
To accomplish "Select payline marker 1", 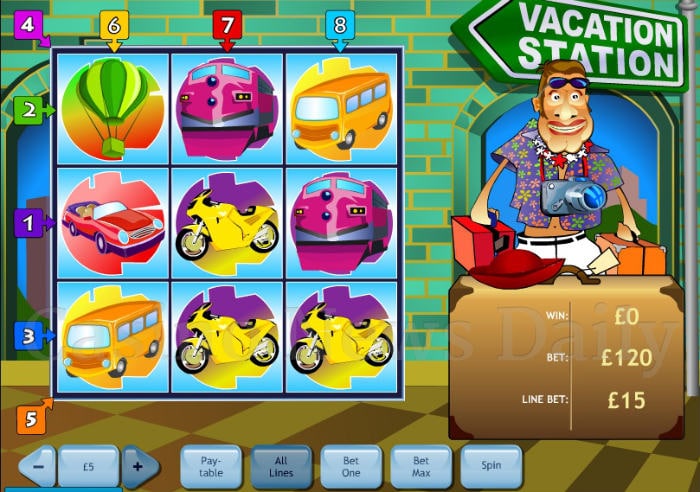I will [x=31, y=222].
